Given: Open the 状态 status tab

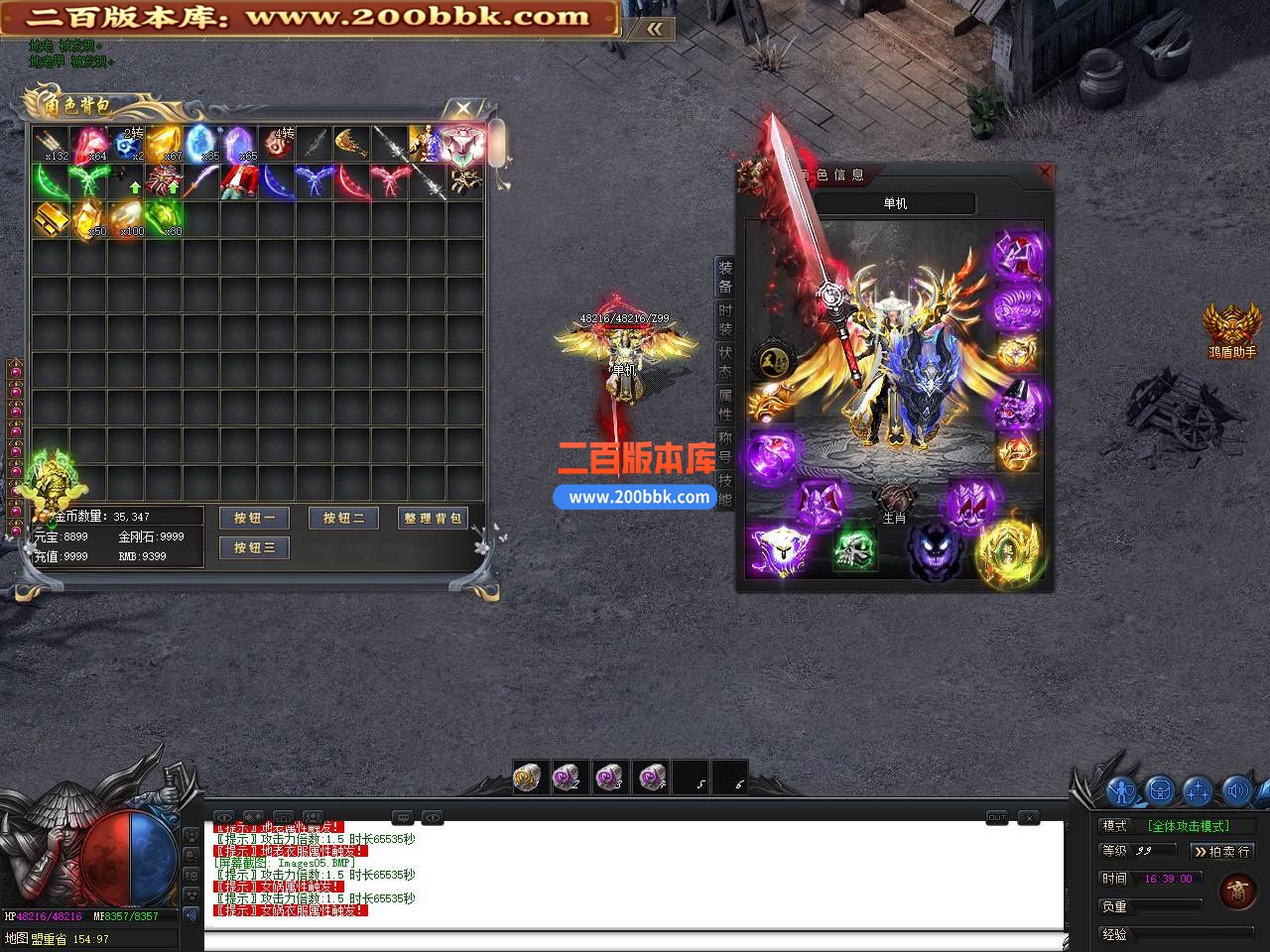Looking at the screenshot, I should (725, 362).
